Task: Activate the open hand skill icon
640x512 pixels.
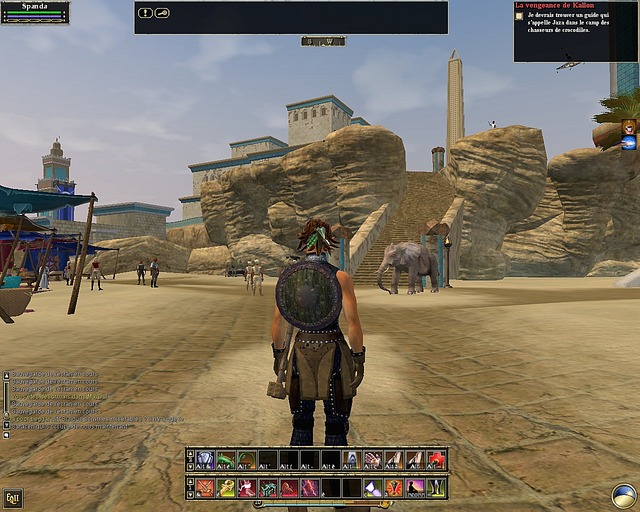Action: (373, 460)
